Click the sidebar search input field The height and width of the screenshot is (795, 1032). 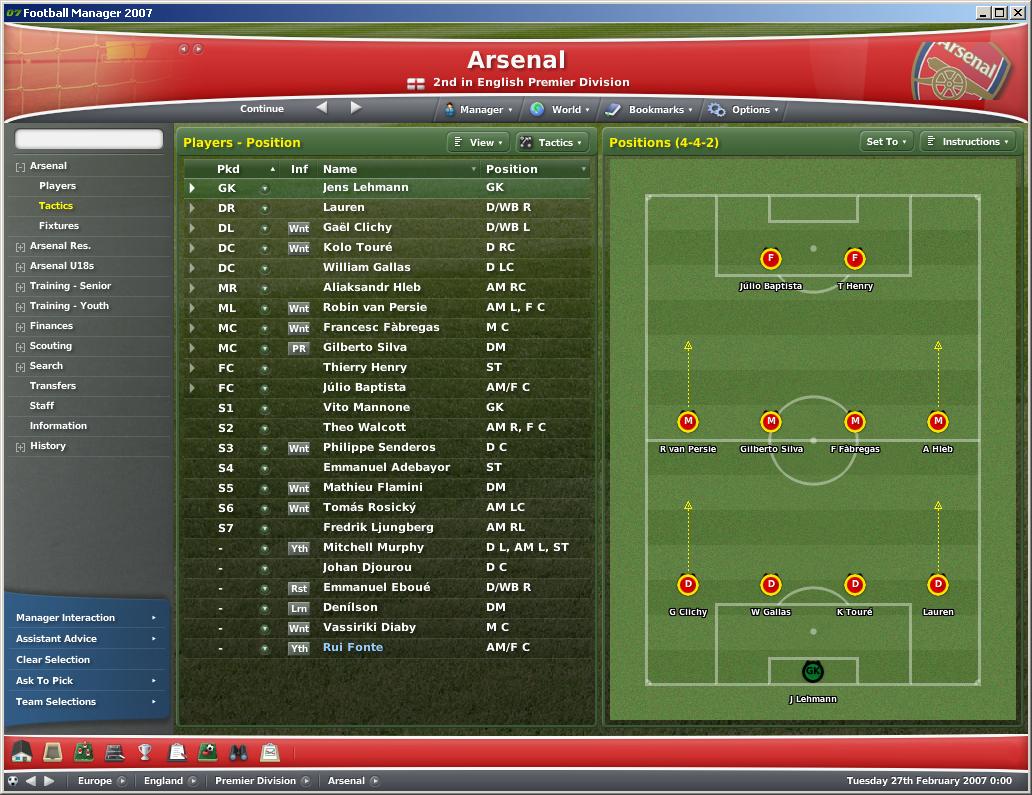coord(89,140)
